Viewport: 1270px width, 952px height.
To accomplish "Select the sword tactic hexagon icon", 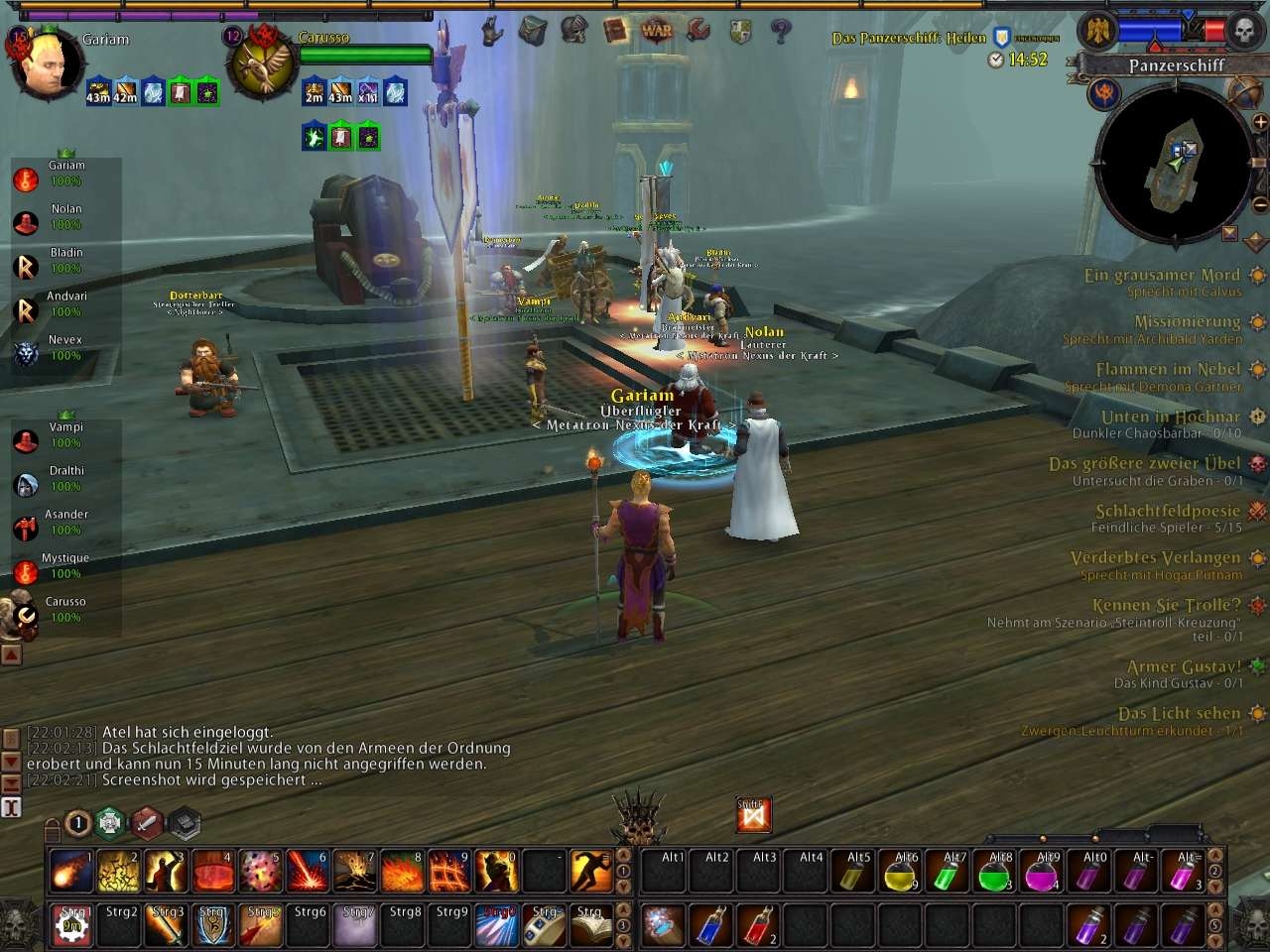I will point(146,822).
